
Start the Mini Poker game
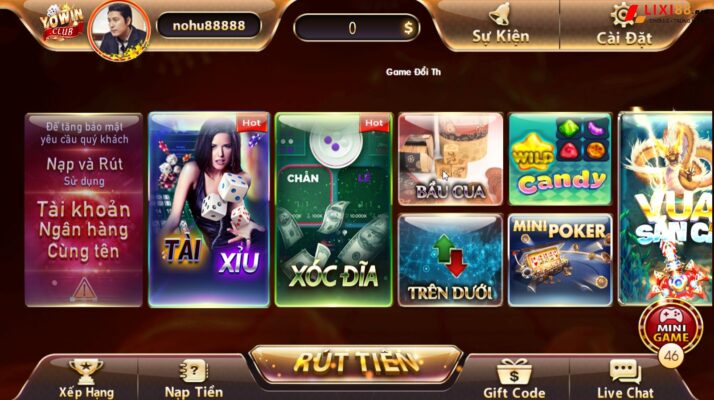(x=560, y=259)
